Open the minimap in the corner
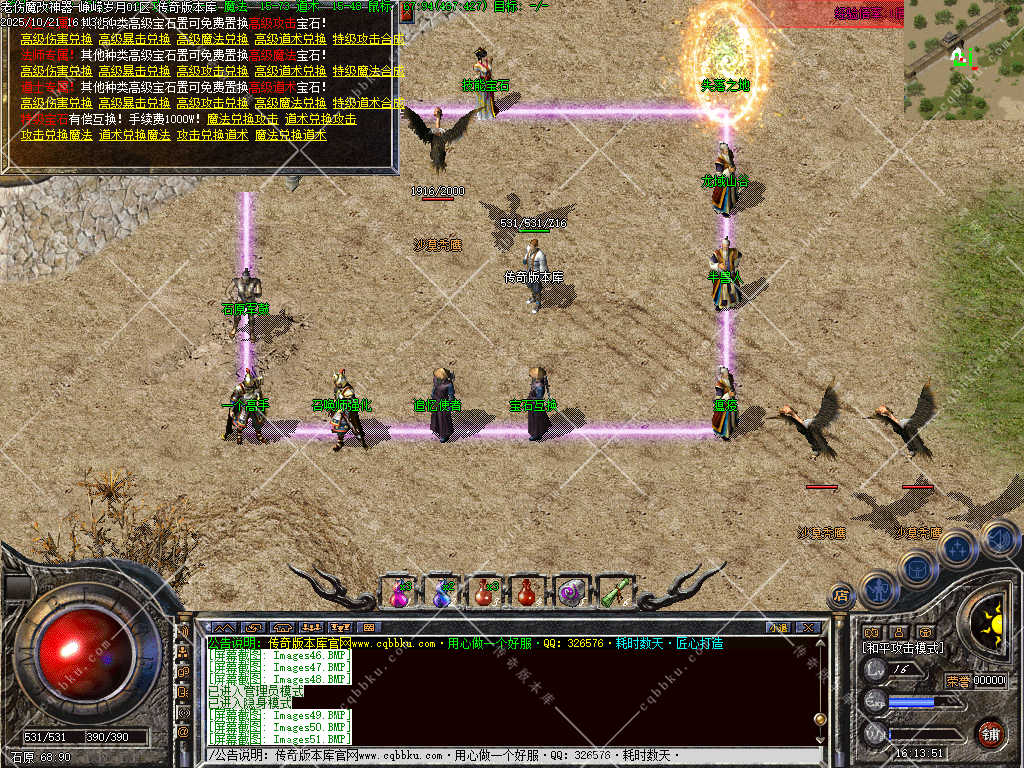Viewport: 1024px width, 768px height. coord(962,60)
